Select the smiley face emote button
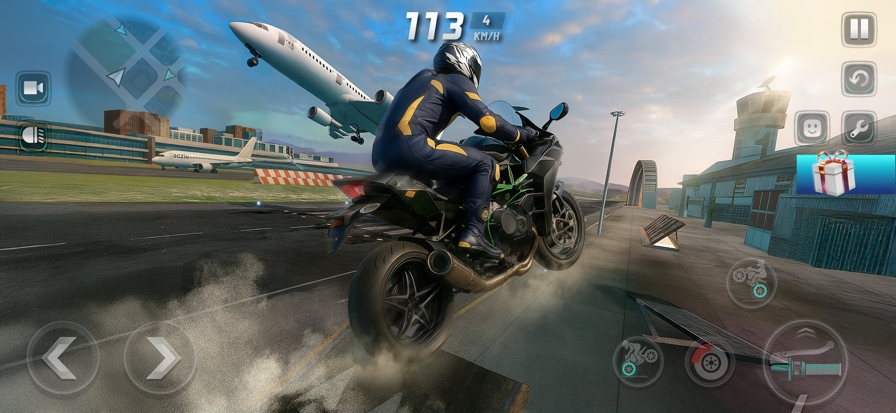Screen dimensions: 896x413 coord(812,127)
